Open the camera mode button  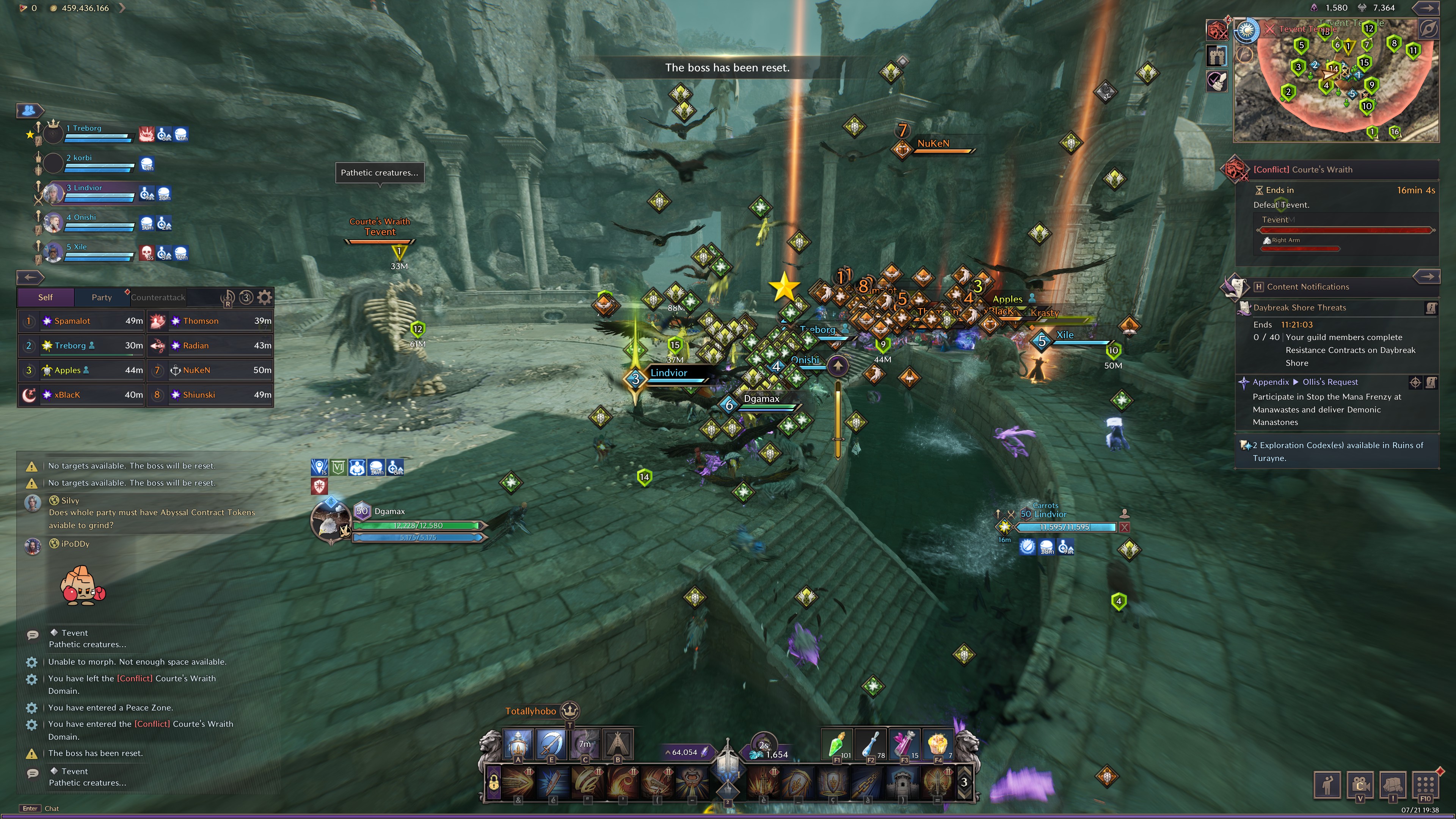[x=1360, y=784]
